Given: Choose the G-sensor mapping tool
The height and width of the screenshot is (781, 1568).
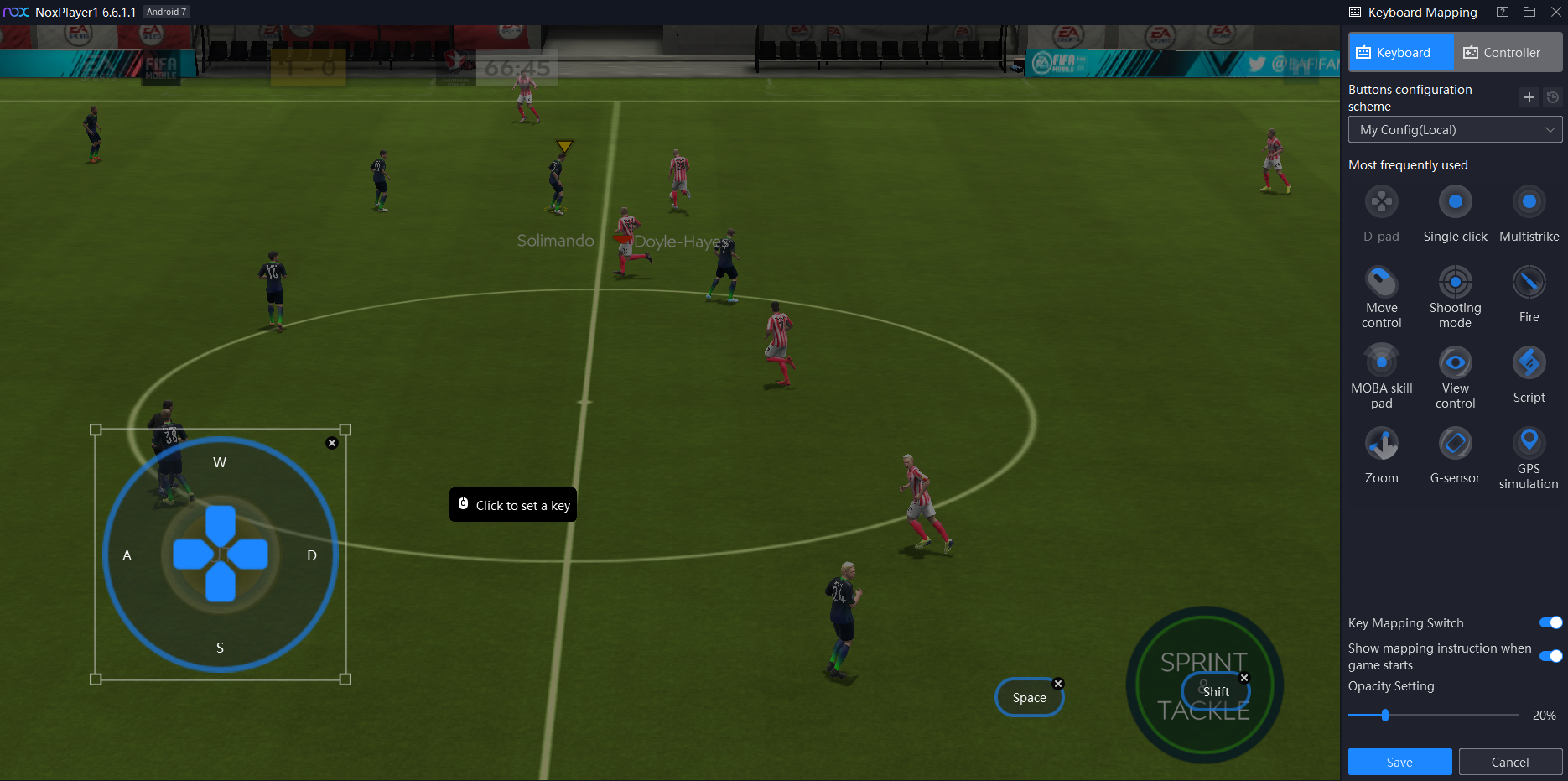Looking at the screenshot, I should pos(1456,443).
